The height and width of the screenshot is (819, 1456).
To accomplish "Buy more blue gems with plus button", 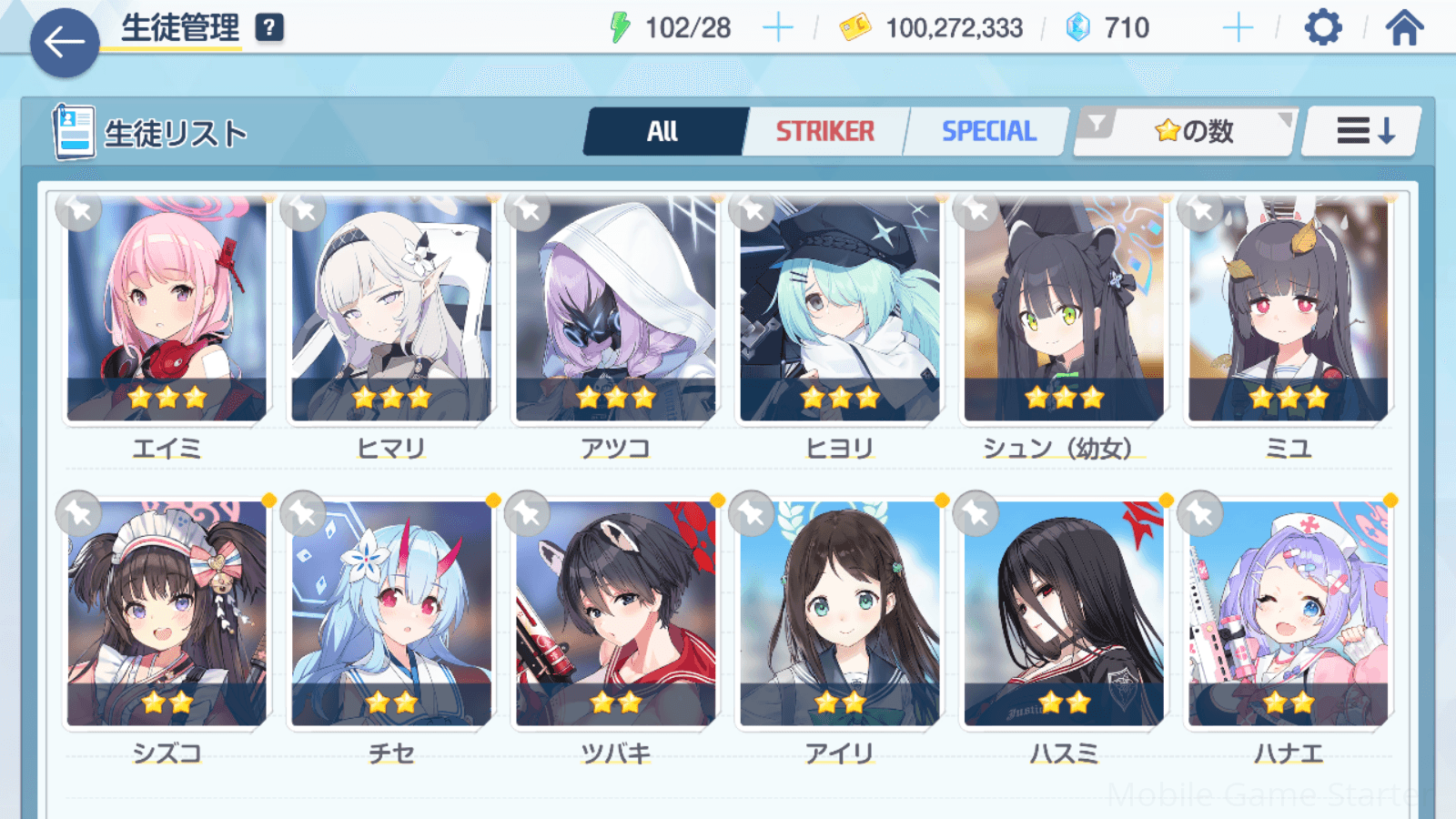I will point(1238,28).
